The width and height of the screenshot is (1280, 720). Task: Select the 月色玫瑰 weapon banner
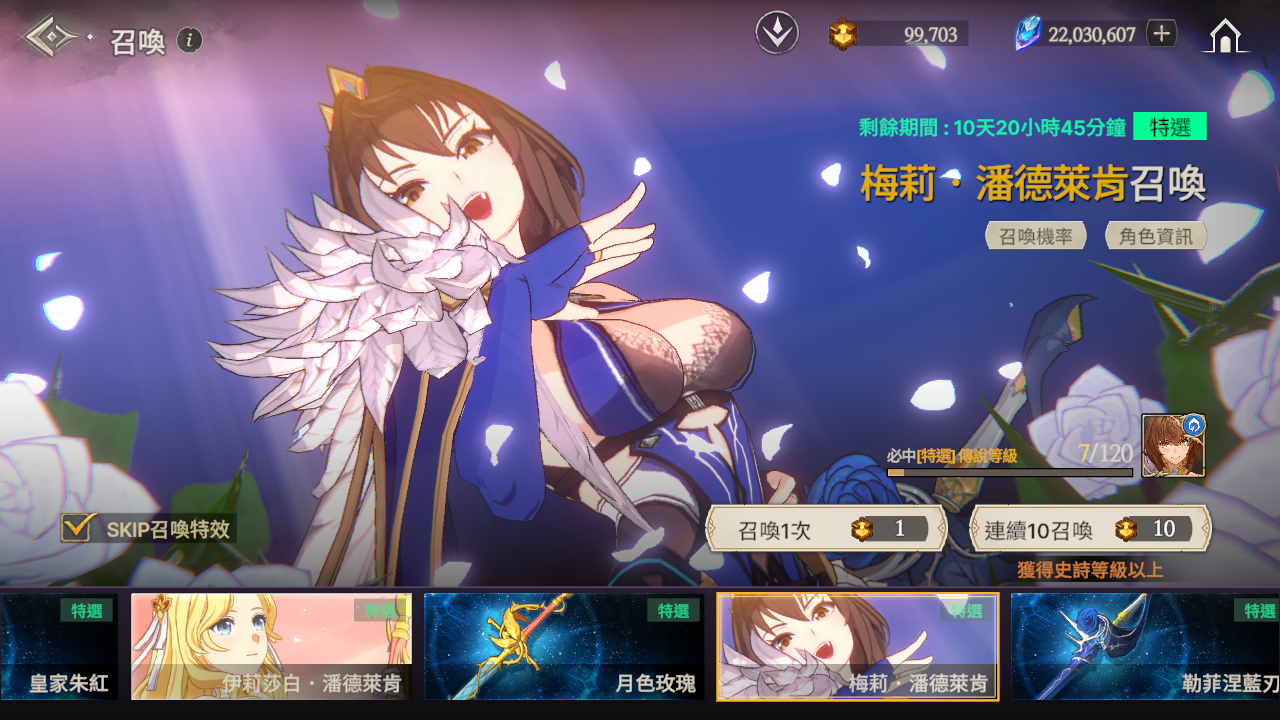point(563,646)
